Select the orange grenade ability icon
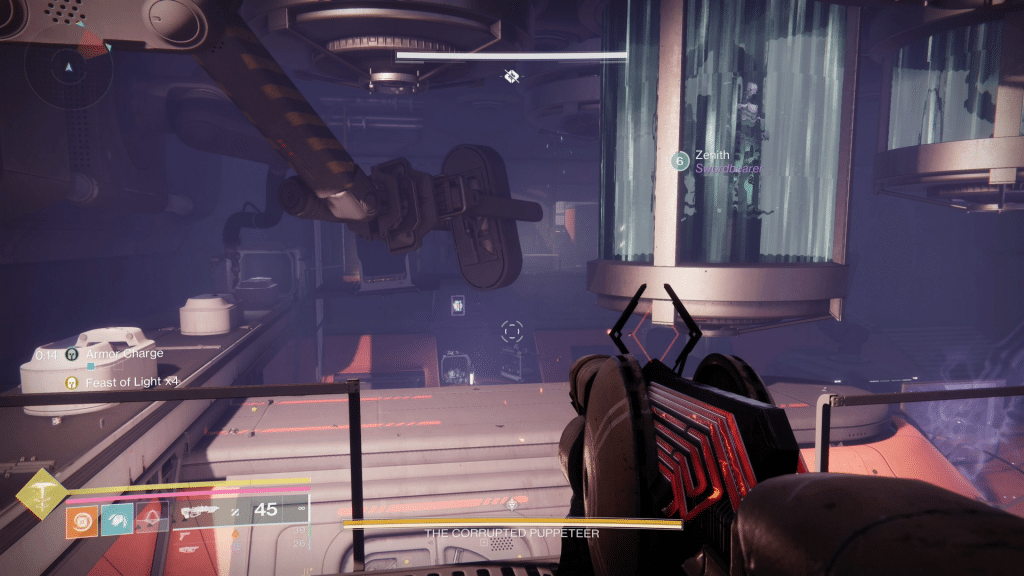 (82, 518)
